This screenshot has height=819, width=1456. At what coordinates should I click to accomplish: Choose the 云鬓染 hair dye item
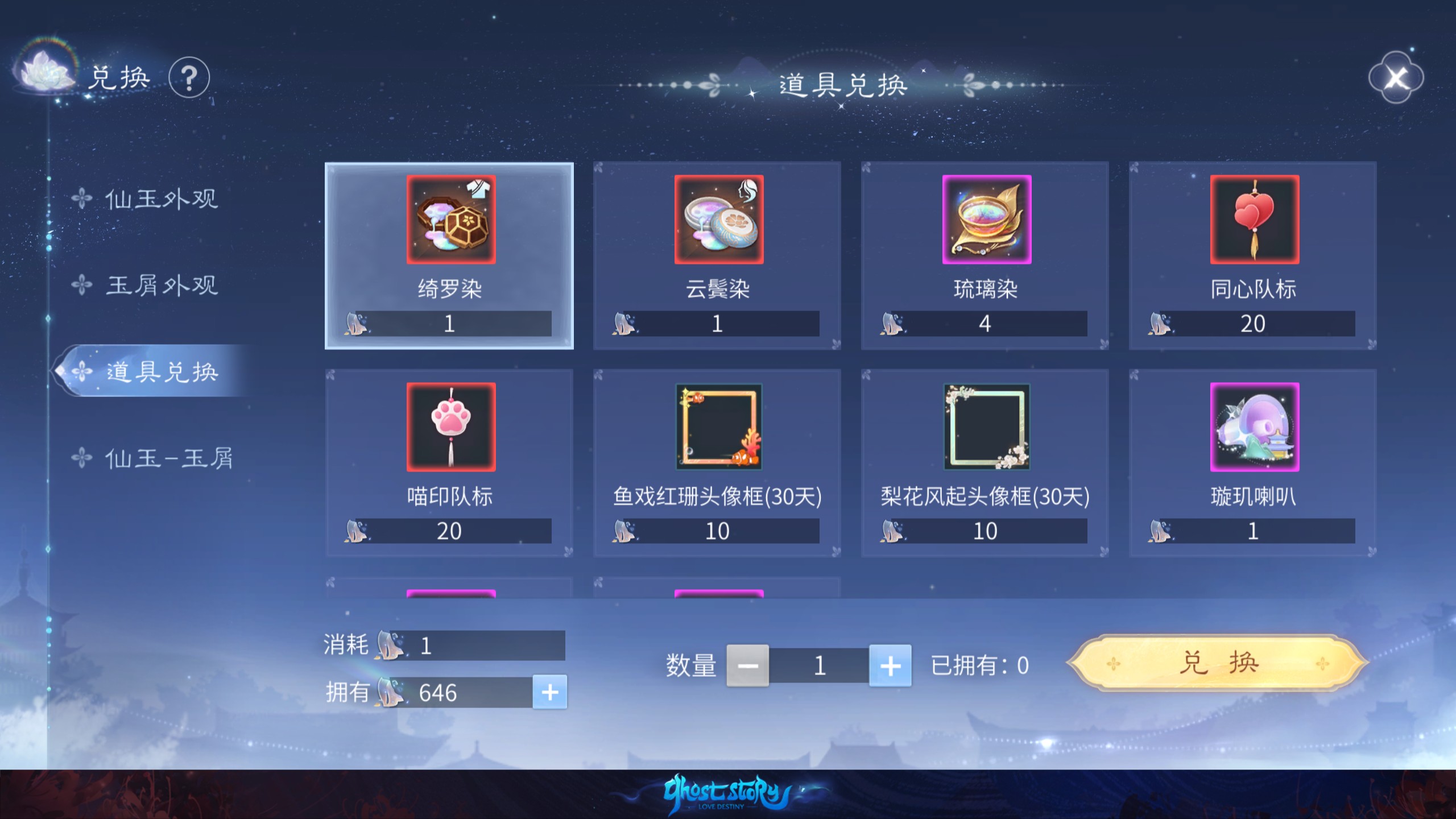[x=717, y=256]
